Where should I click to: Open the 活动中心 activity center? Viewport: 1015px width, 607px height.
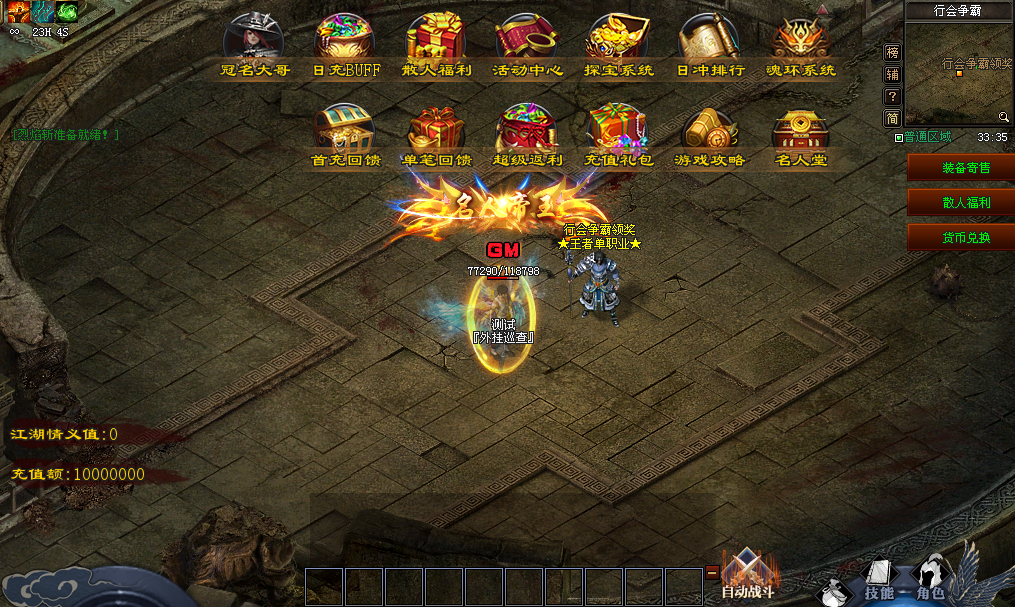click(527, 42)
